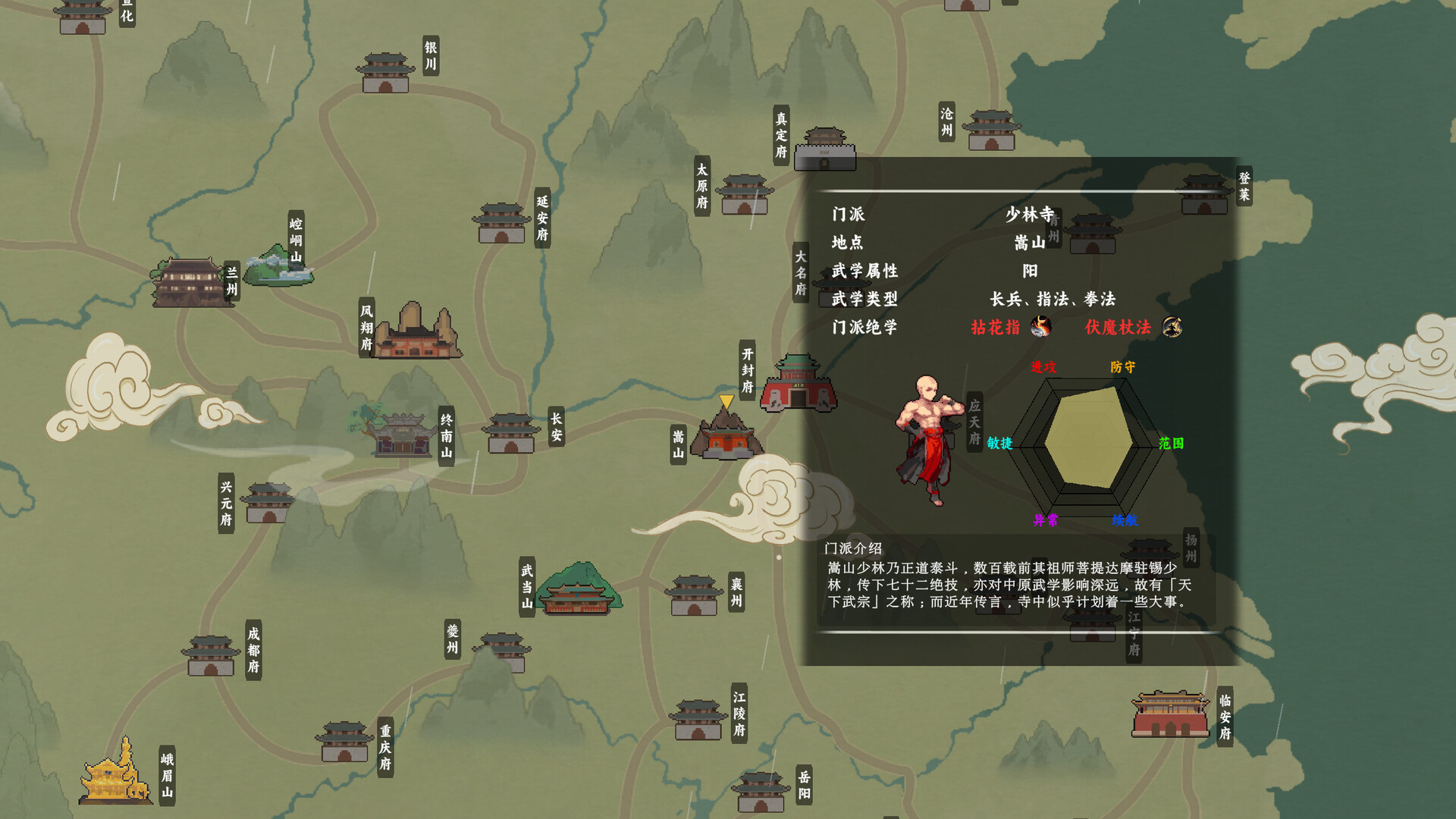
Task: Choose the Cangzhou (沧州) city node
Action: click(x=991, y=130)
